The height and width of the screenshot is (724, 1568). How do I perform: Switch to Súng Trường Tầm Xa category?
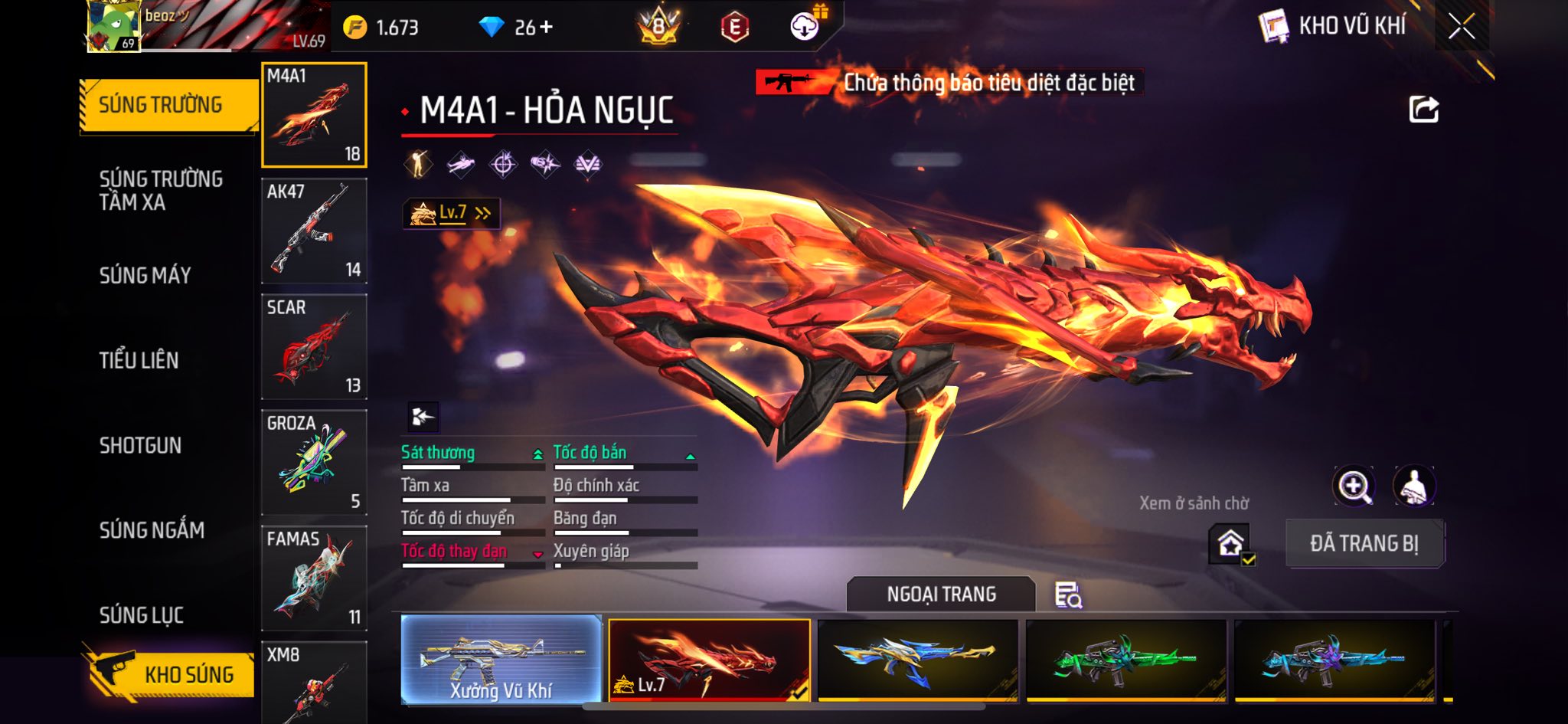tap(161, 190)
